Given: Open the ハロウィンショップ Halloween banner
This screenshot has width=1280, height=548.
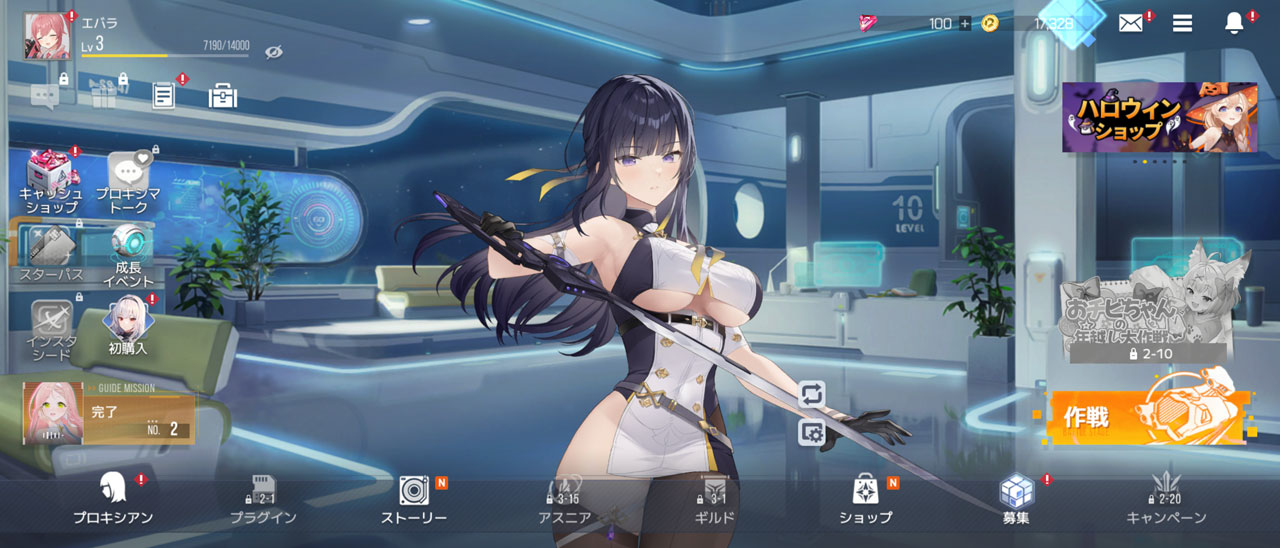Looking at the screenshot, I should click(1159, 117).
